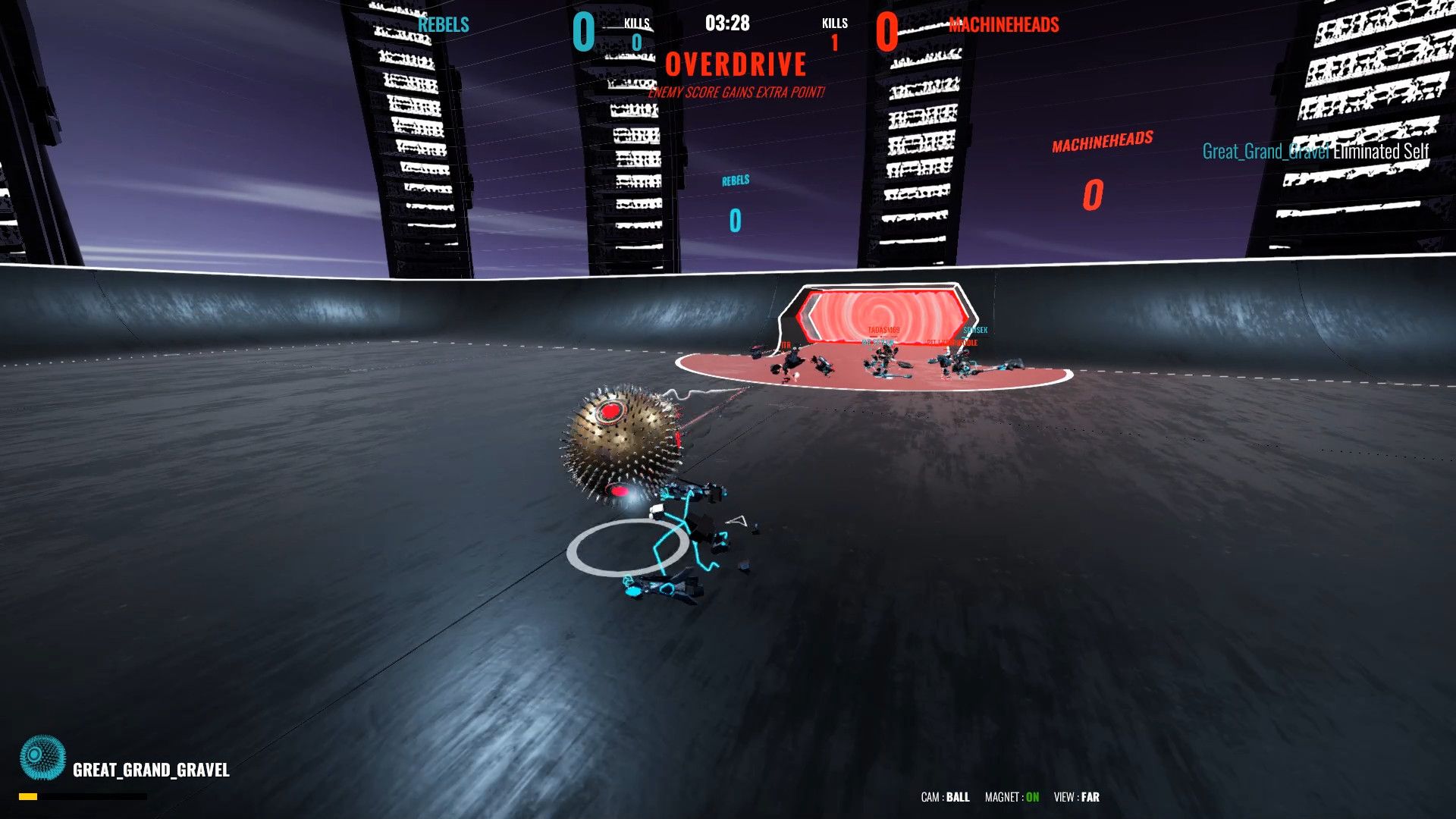Expand the MACHINEHEADS kills counter
The width and height of the screenshot is (1456, 819).
(x=834, y=34)
